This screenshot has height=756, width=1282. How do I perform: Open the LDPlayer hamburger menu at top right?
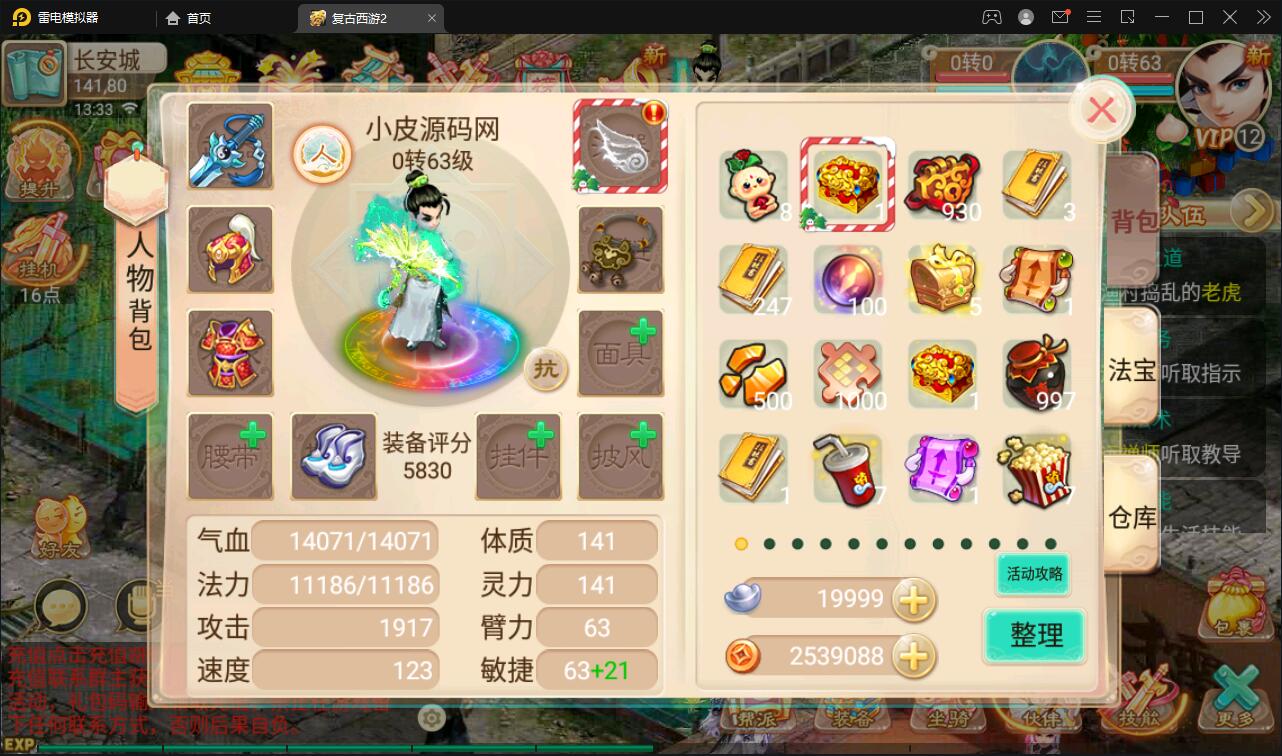(1094, 17)
